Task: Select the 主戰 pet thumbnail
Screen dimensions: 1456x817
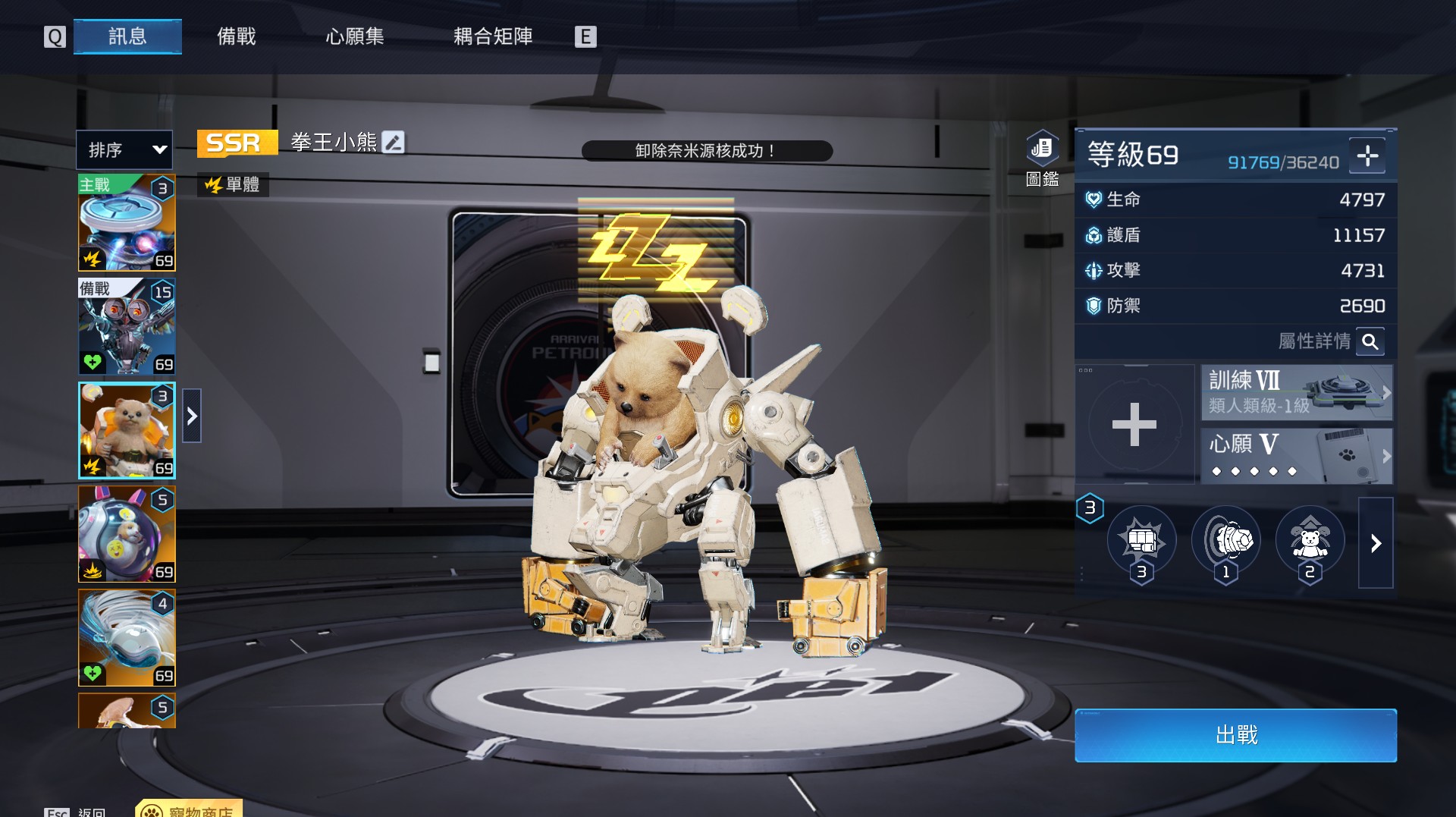Action: click(x=127, y=223)
